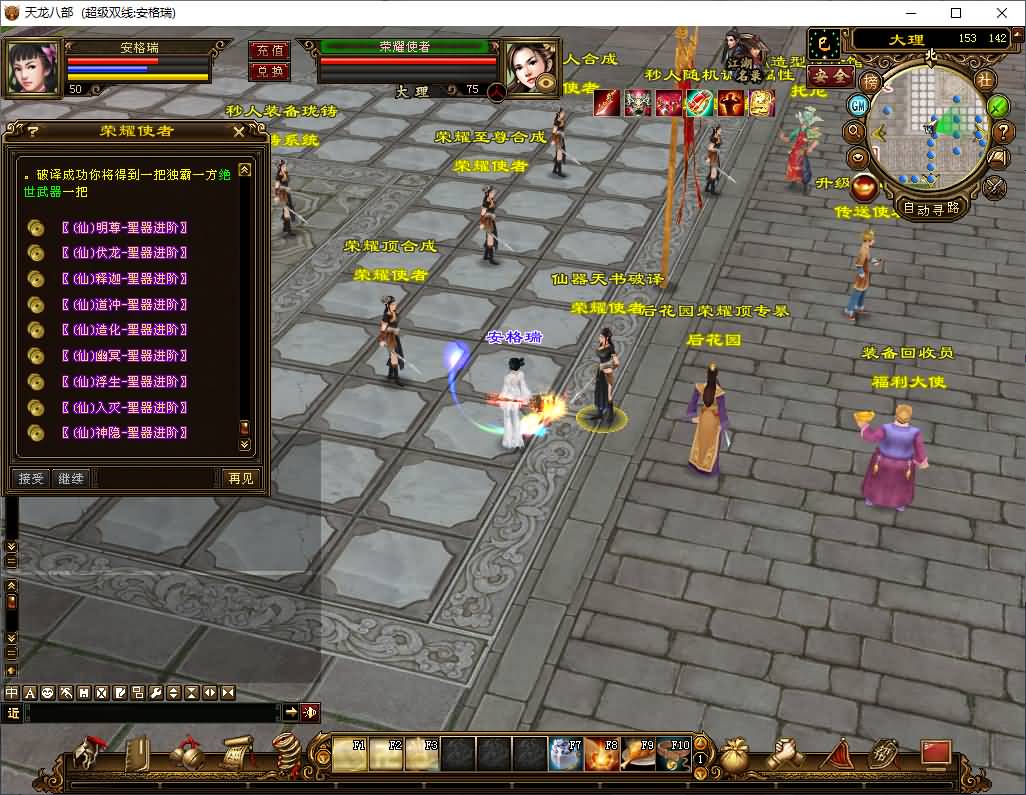Use the F8 fire skill slot
1026x795 pixels.
click(x=602, y=753)
